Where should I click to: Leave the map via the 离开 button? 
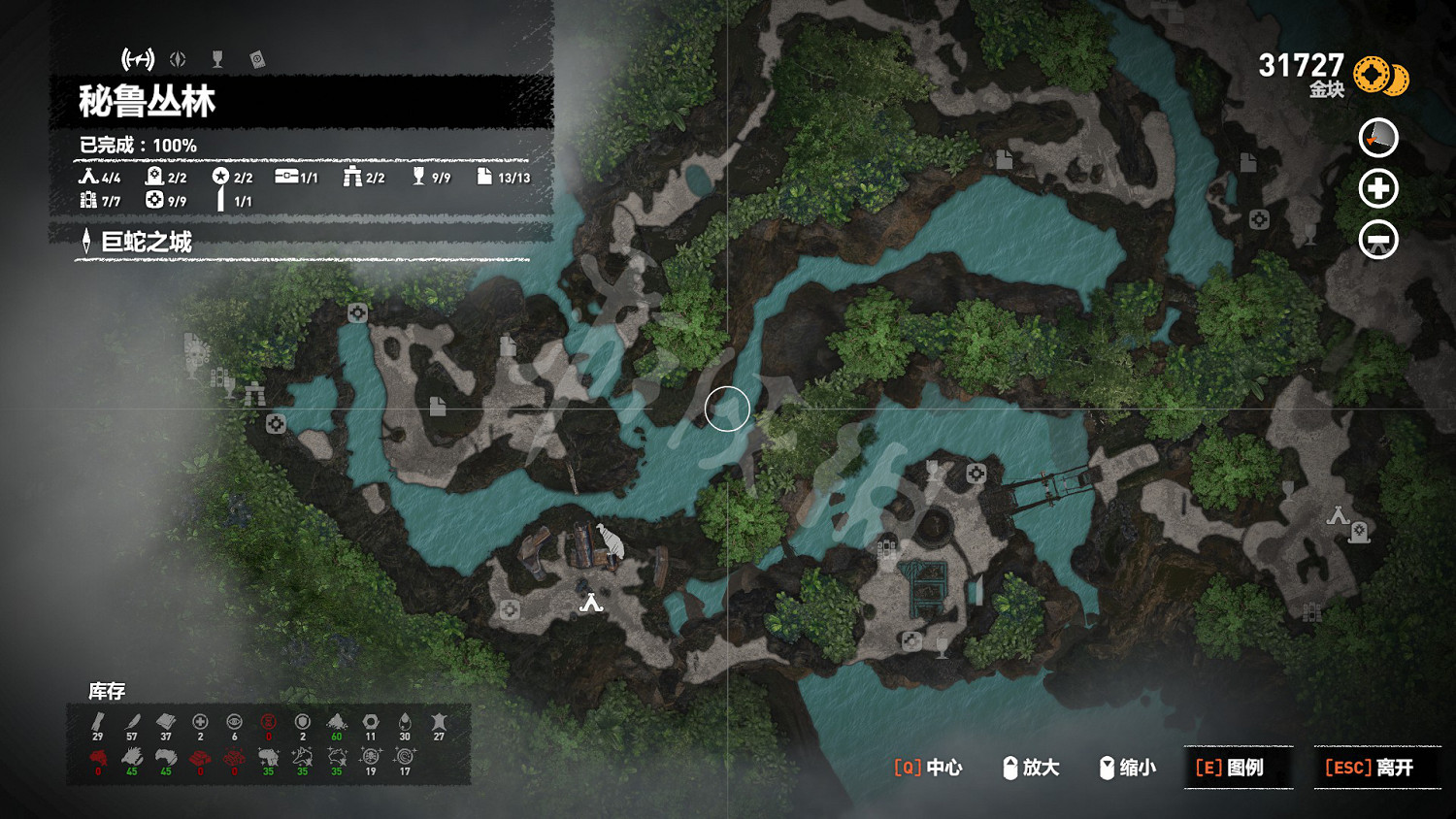coord(1377,768)
